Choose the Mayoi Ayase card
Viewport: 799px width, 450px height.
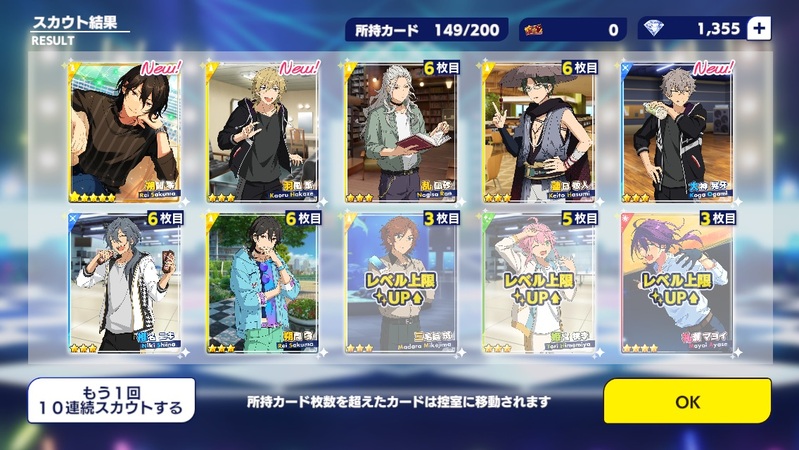[x=678, y=283]
